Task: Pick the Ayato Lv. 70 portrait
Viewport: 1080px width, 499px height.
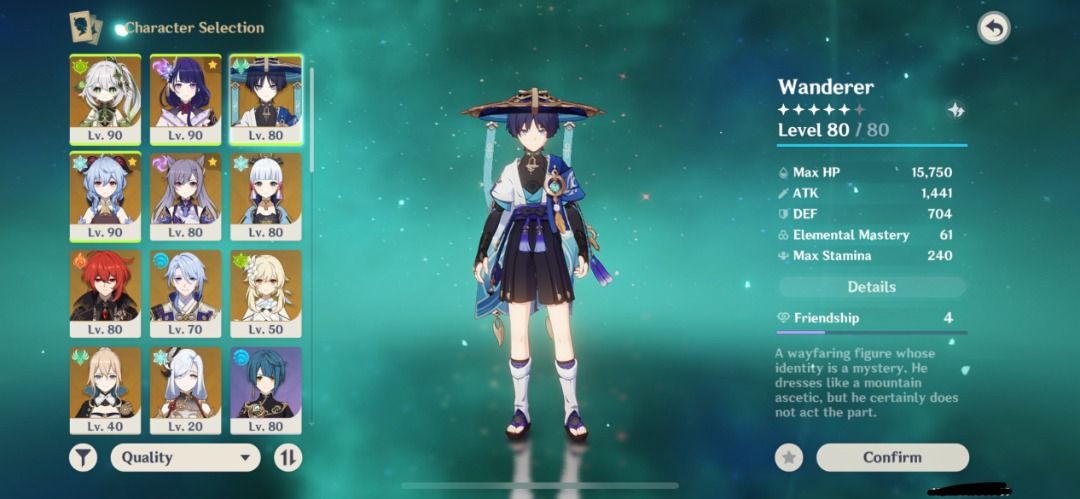Action: point(185,292)
